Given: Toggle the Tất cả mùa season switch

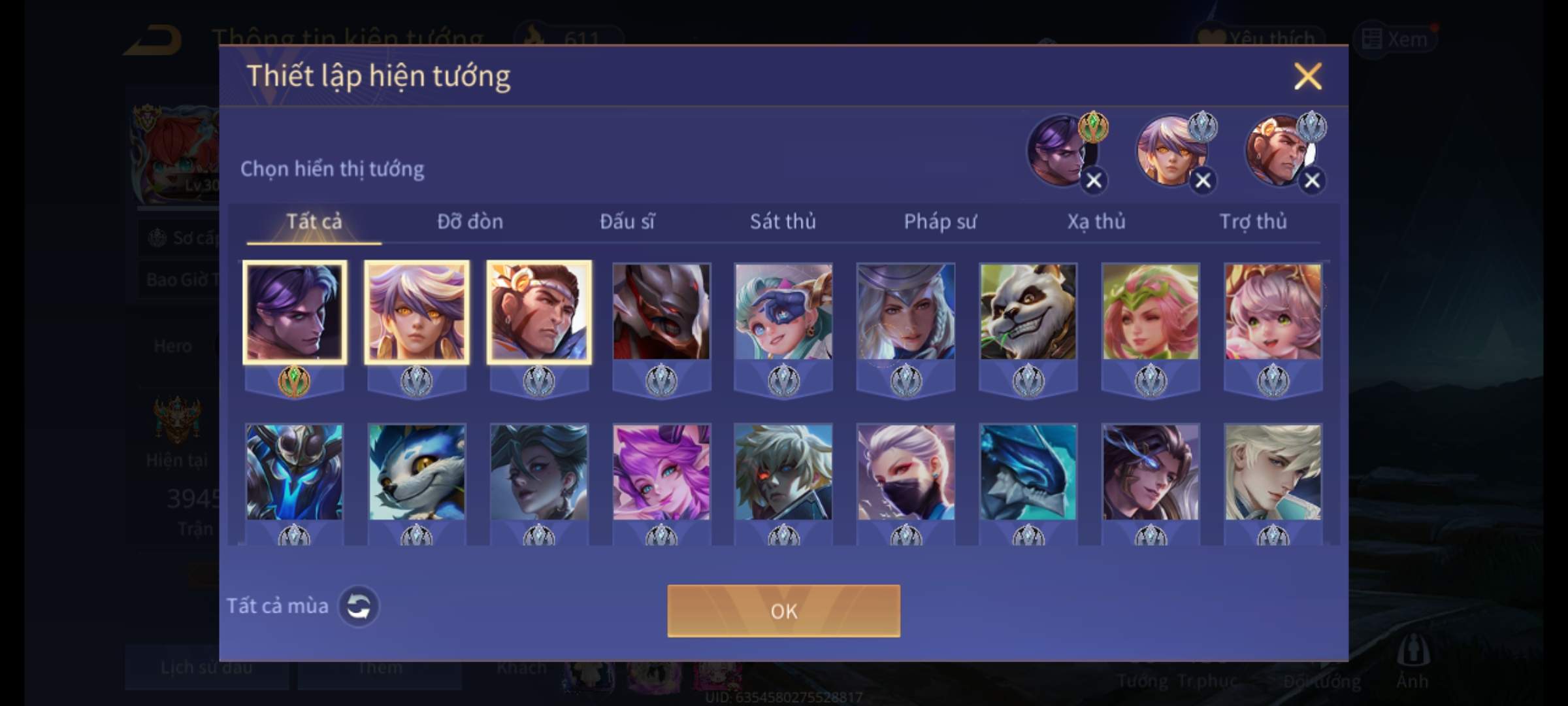Looking at the screenshot, I should (358, 606).
